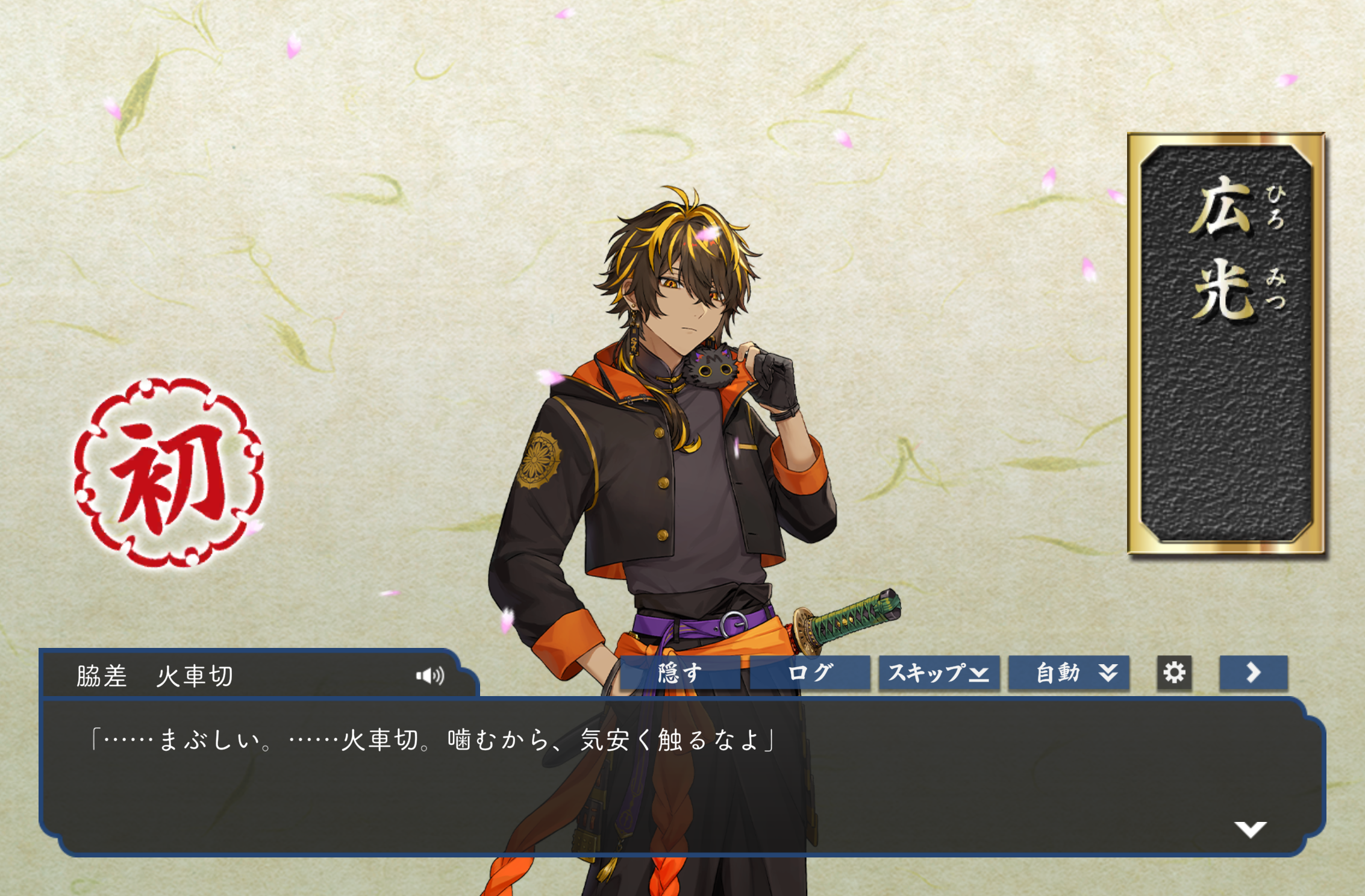Click the blue right-arrow button
Image resolution: width=1365 pixels, height=896 pixels.
tap(1253, 673)
